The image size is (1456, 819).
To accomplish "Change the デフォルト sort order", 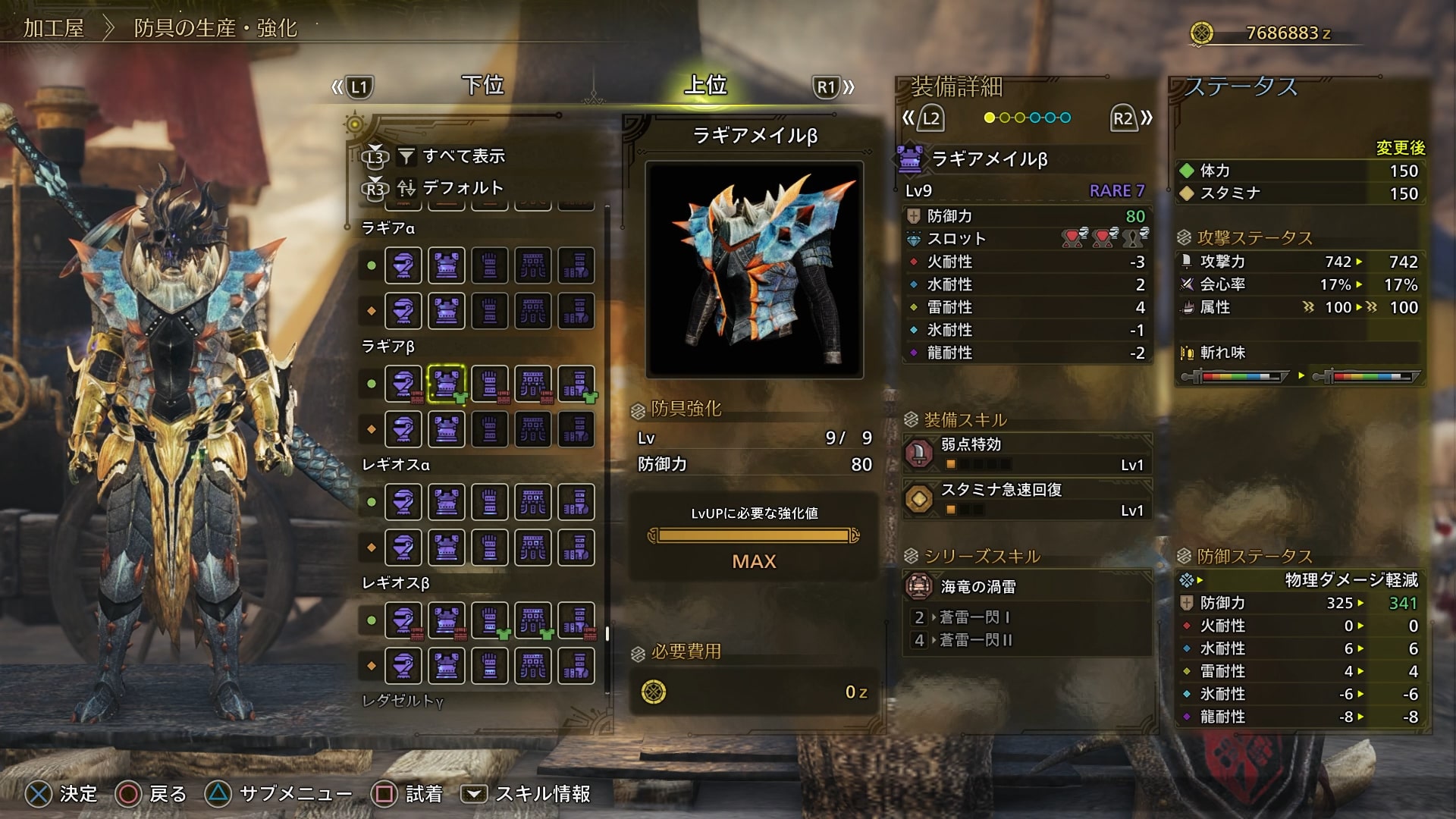I will [462, 187].
